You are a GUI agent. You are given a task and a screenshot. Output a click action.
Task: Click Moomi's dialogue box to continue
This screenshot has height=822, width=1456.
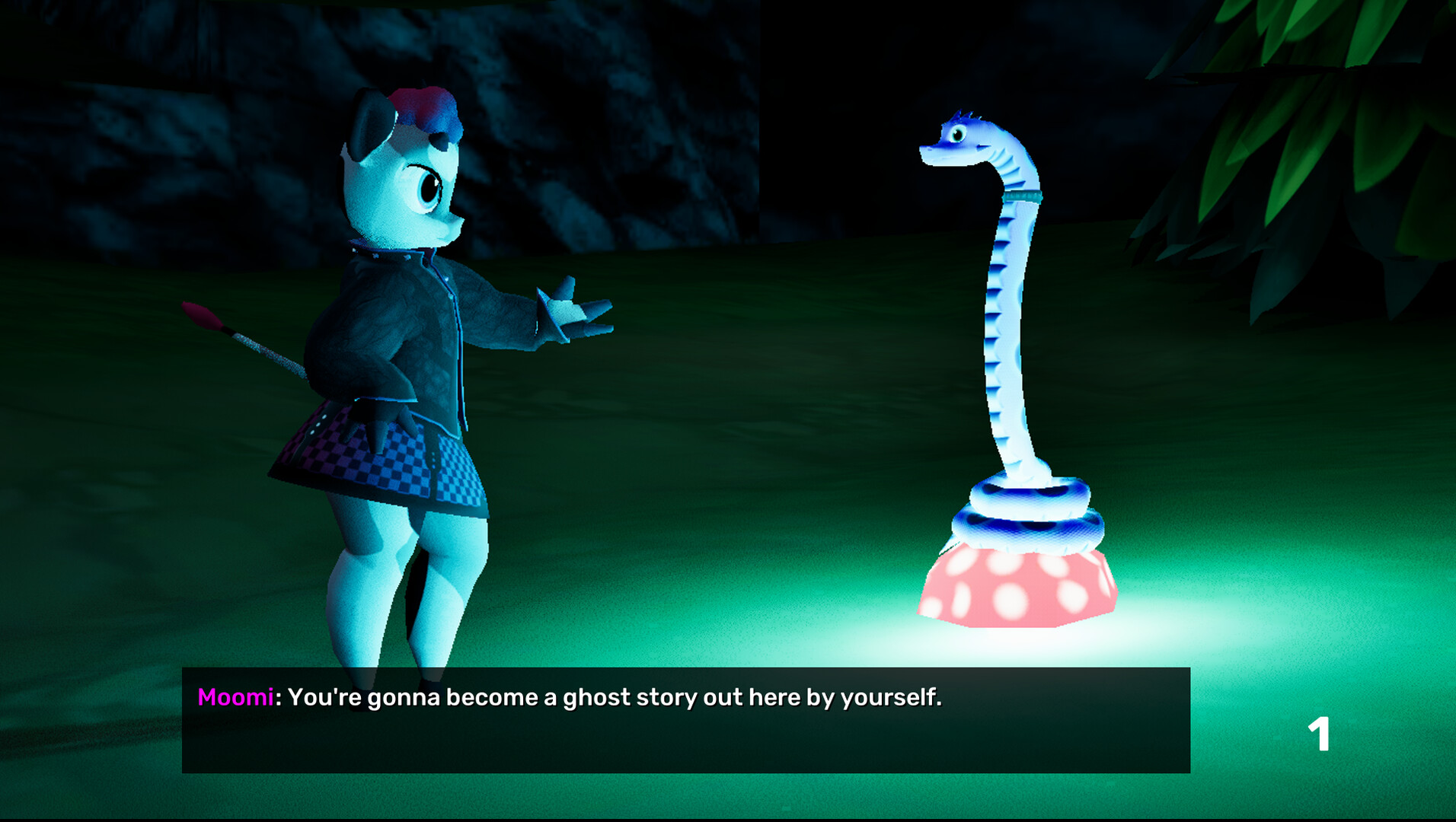685,720
